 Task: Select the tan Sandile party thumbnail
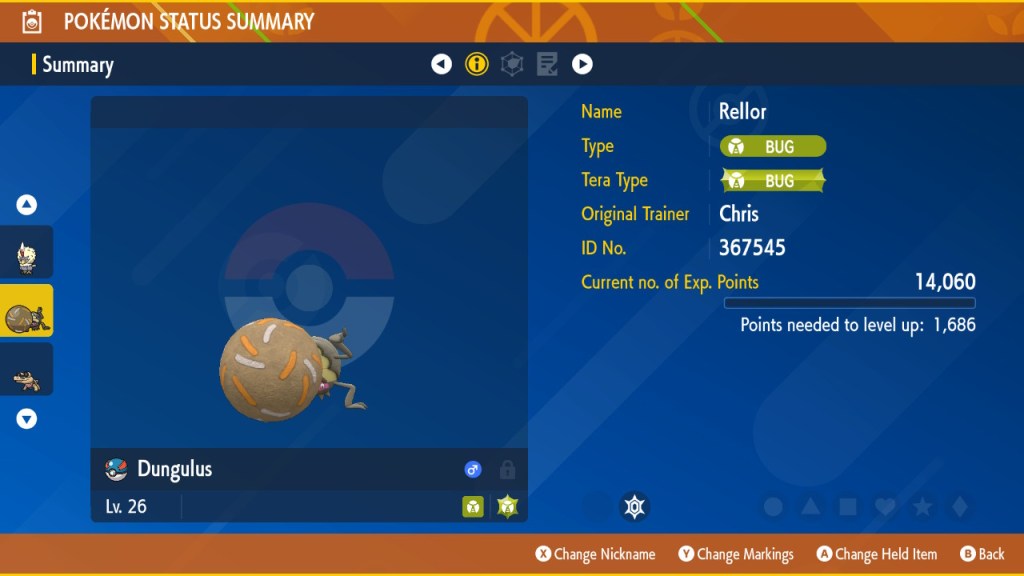[x=26, y=371]
